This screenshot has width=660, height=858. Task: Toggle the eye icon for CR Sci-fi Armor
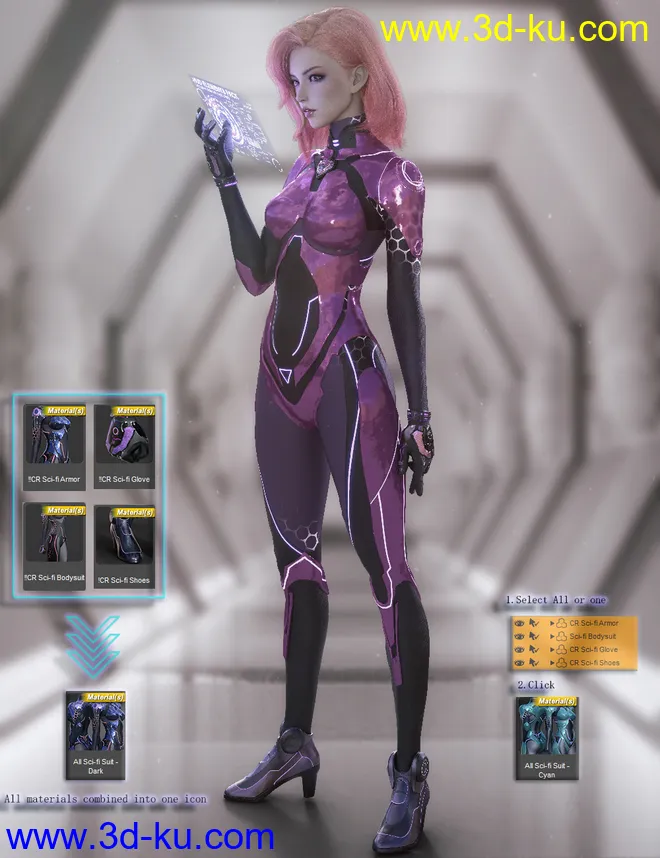(518, 623)
